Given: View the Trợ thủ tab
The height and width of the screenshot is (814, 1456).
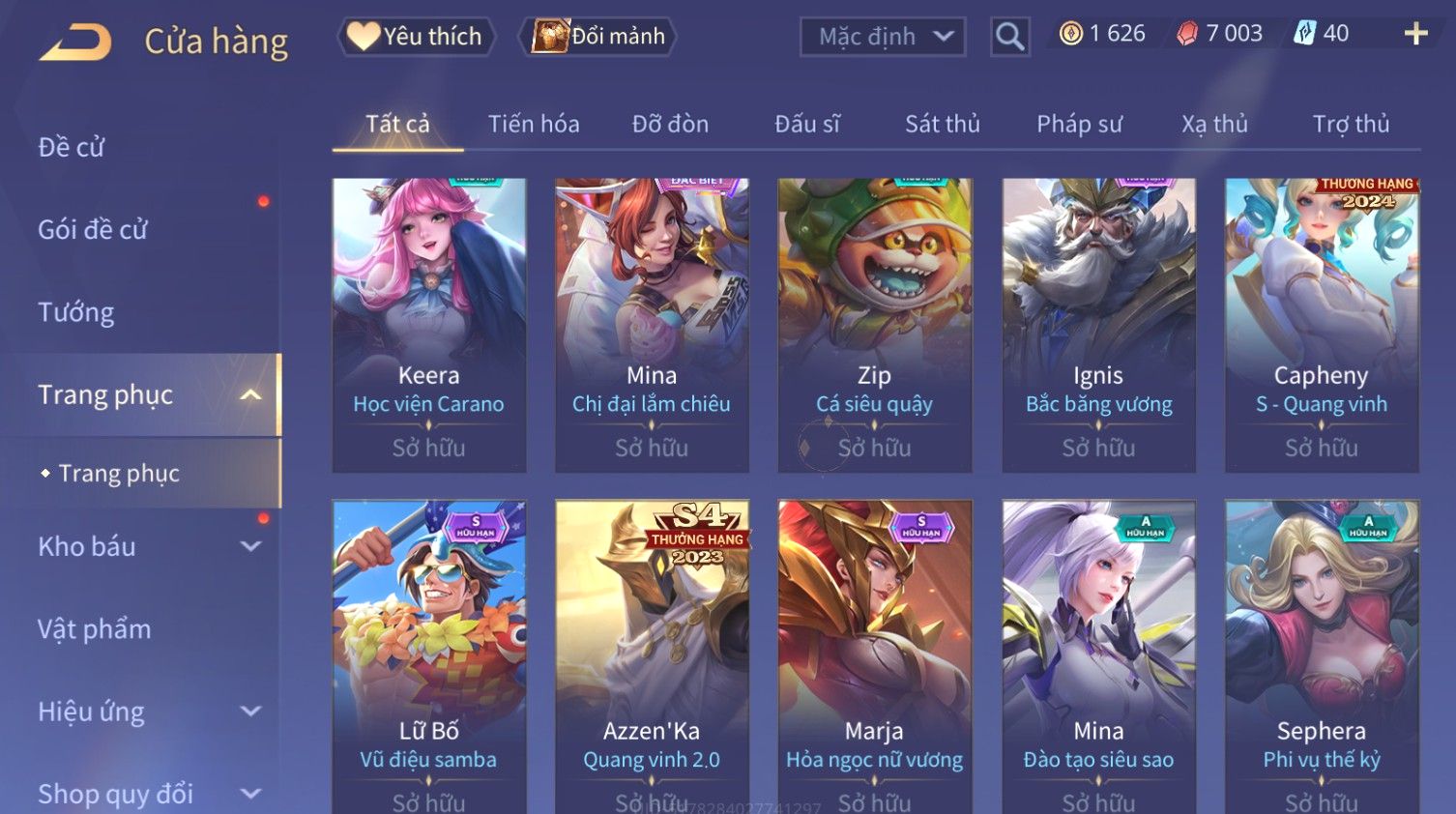Looking at the screenshot, I should click(x=1351, y=124).
